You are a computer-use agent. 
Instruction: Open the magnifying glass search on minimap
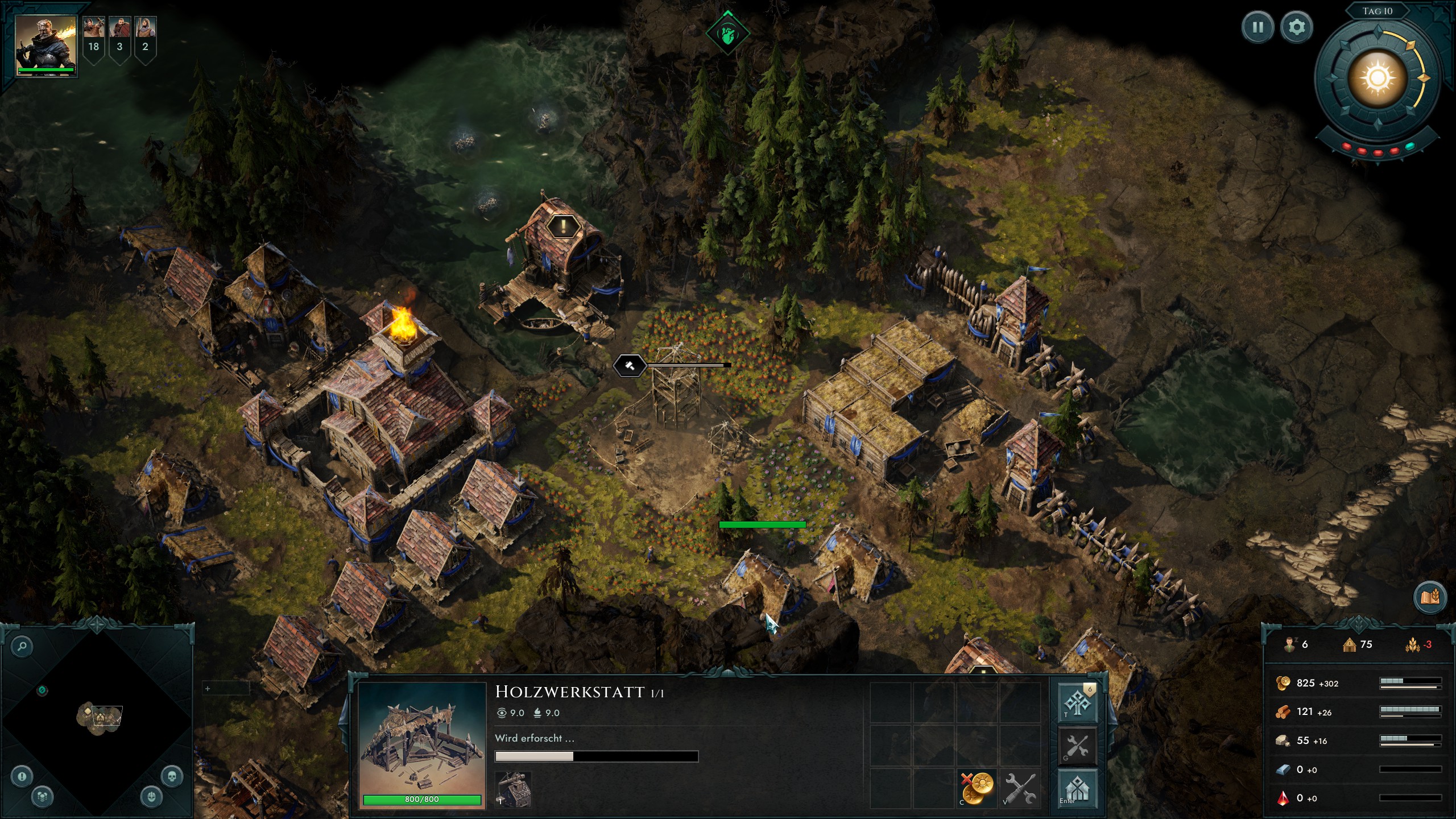click(x=22, y=646)
